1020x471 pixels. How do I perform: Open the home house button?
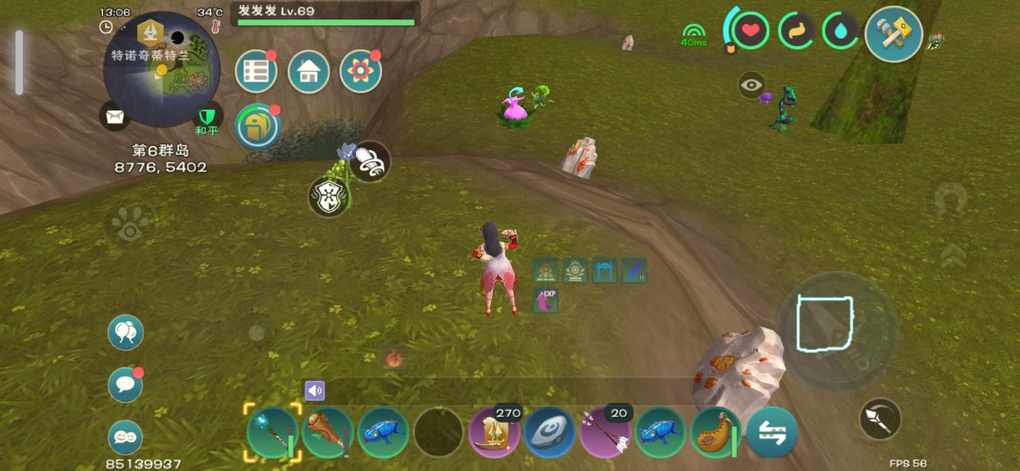click(x=309, y=71)
